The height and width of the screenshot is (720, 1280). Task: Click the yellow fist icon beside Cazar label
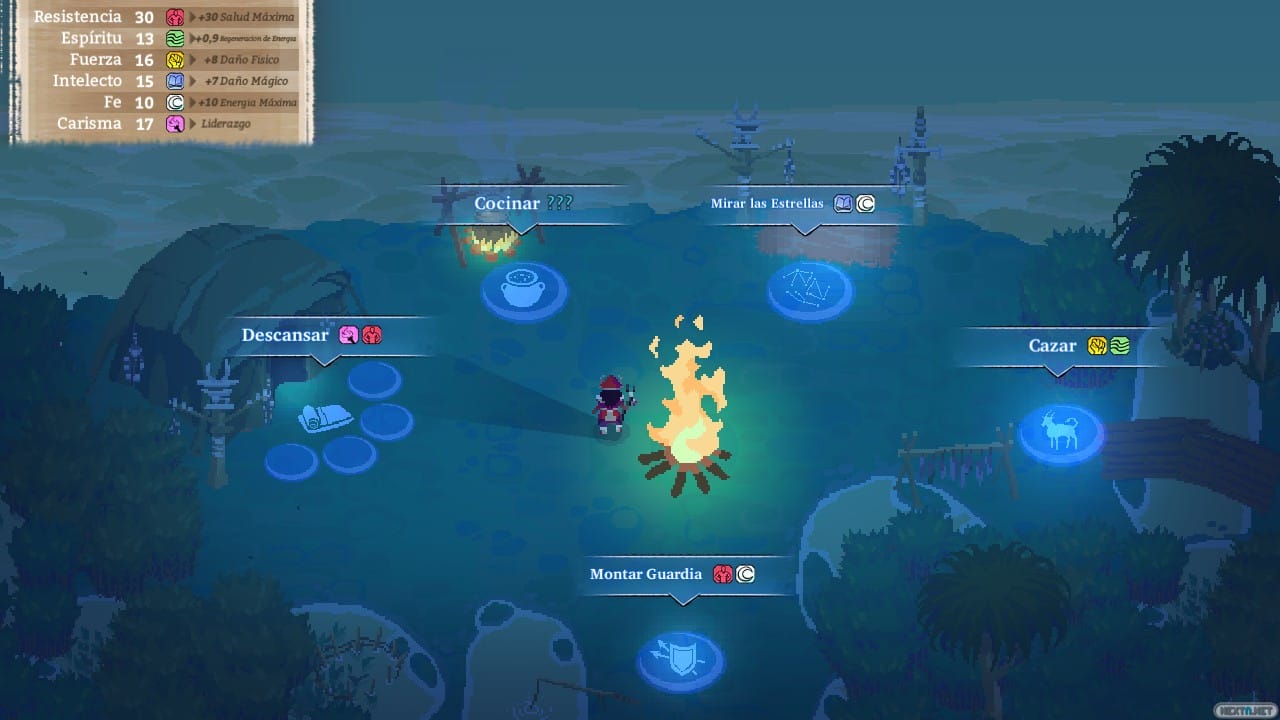pyautogui.click(x=1096, y=345)
